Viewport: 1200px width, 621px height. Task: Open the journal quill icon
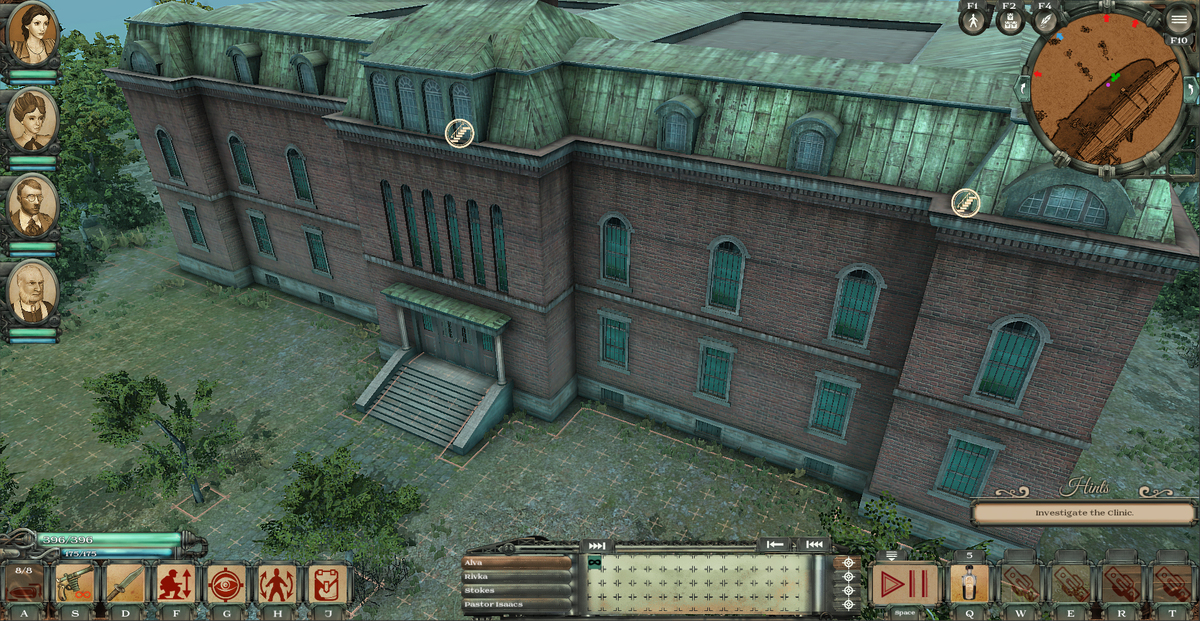tap(1045, 22)
